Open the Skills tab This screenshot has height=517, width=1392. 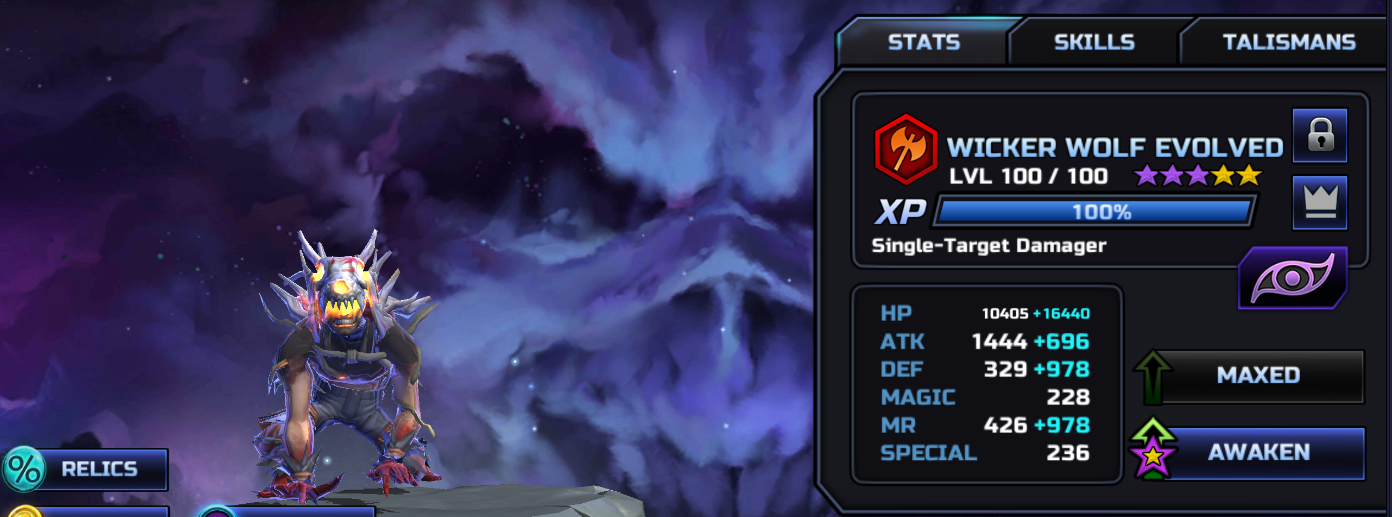pyautogui.click(x=1094, y=42)
